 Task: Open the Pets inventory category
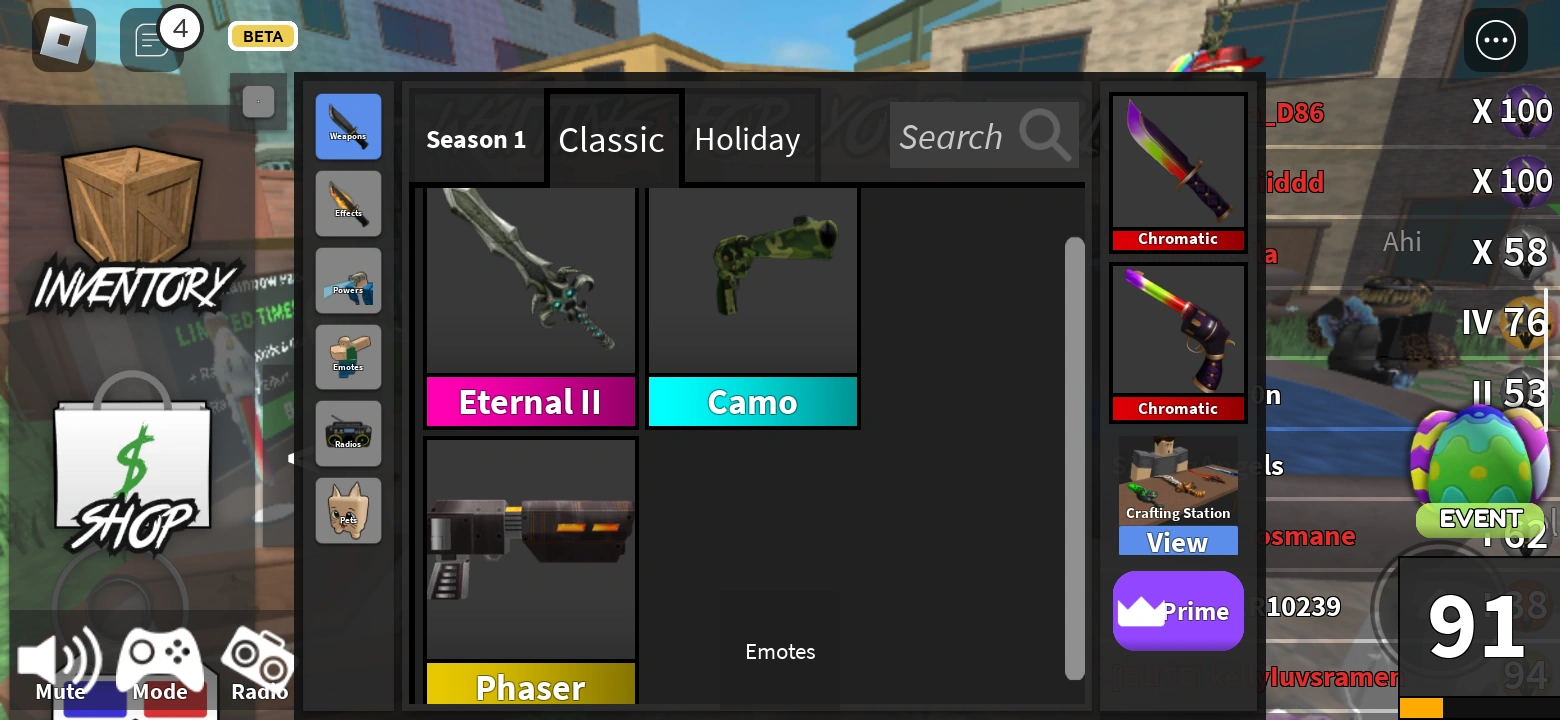tap(348, 510)
